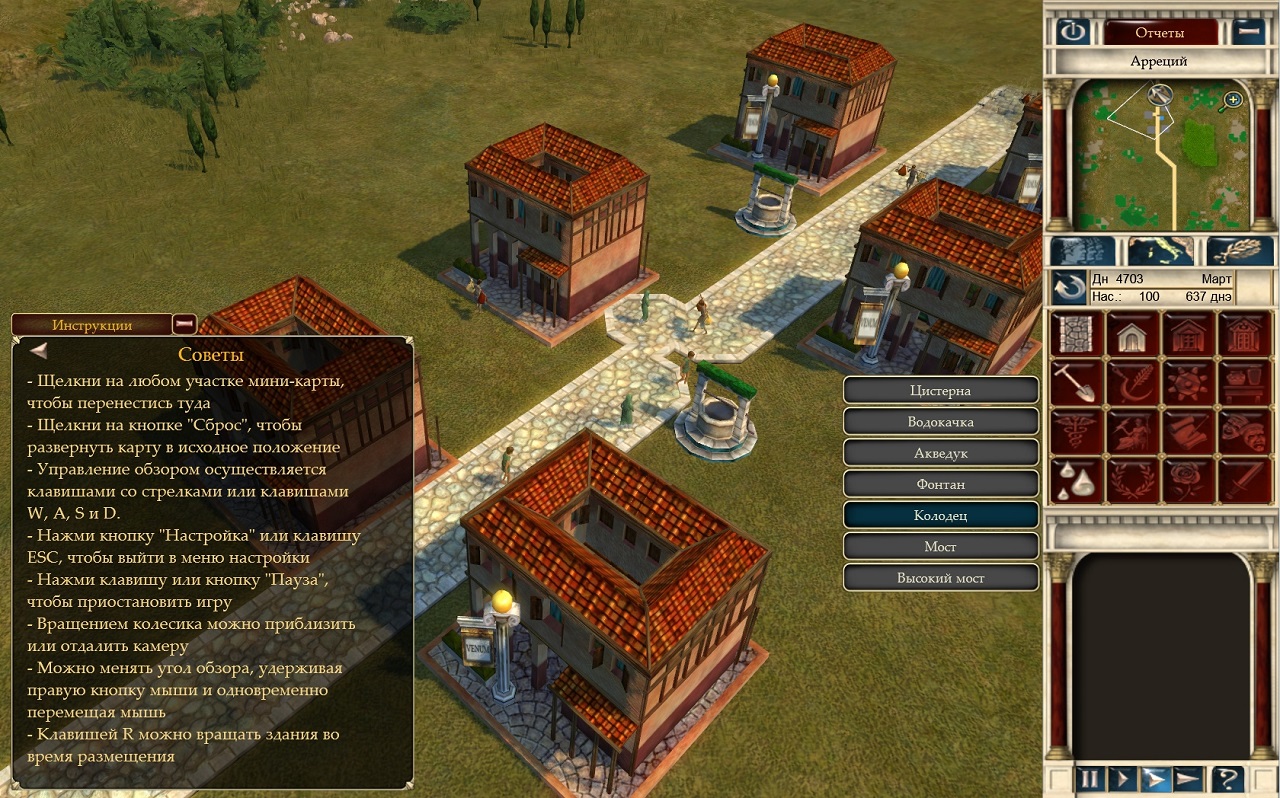
Task: Select Цистерна from the water build list
Action: click(x=941, y=390)
